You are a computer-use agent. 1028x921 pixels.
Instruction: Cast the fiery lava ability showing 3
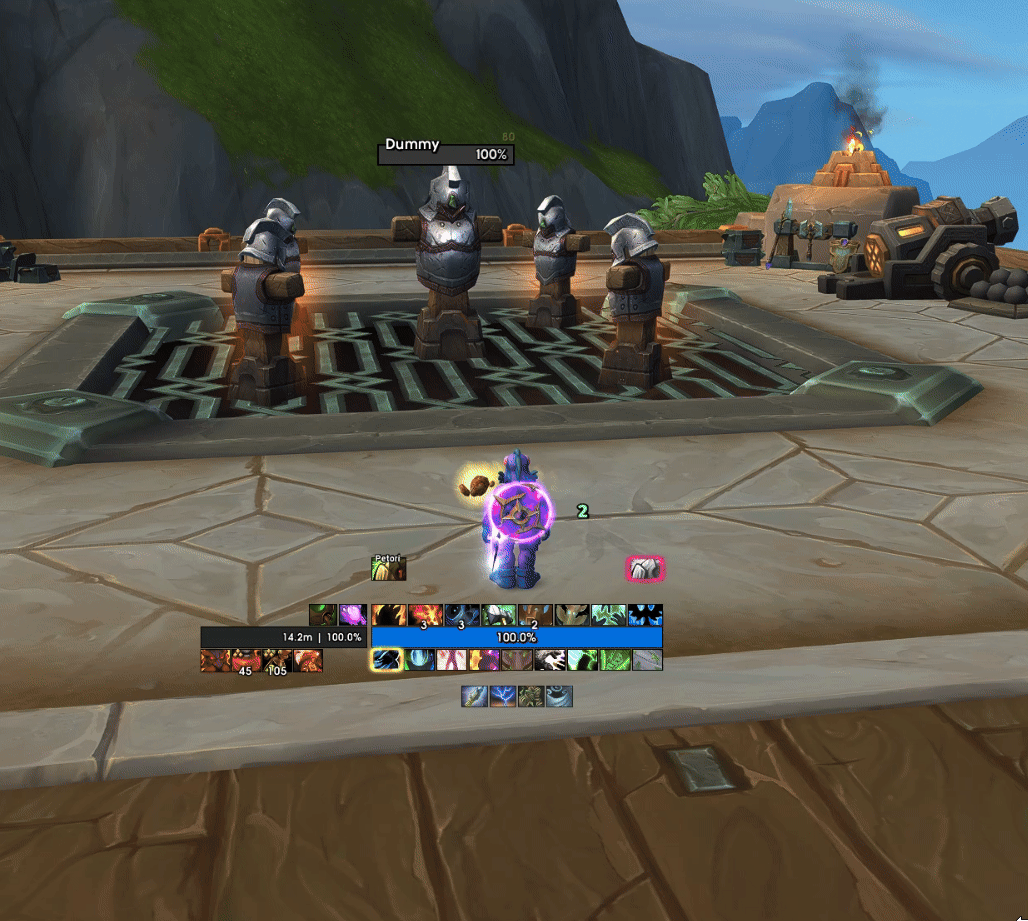[x=424, y=615]
